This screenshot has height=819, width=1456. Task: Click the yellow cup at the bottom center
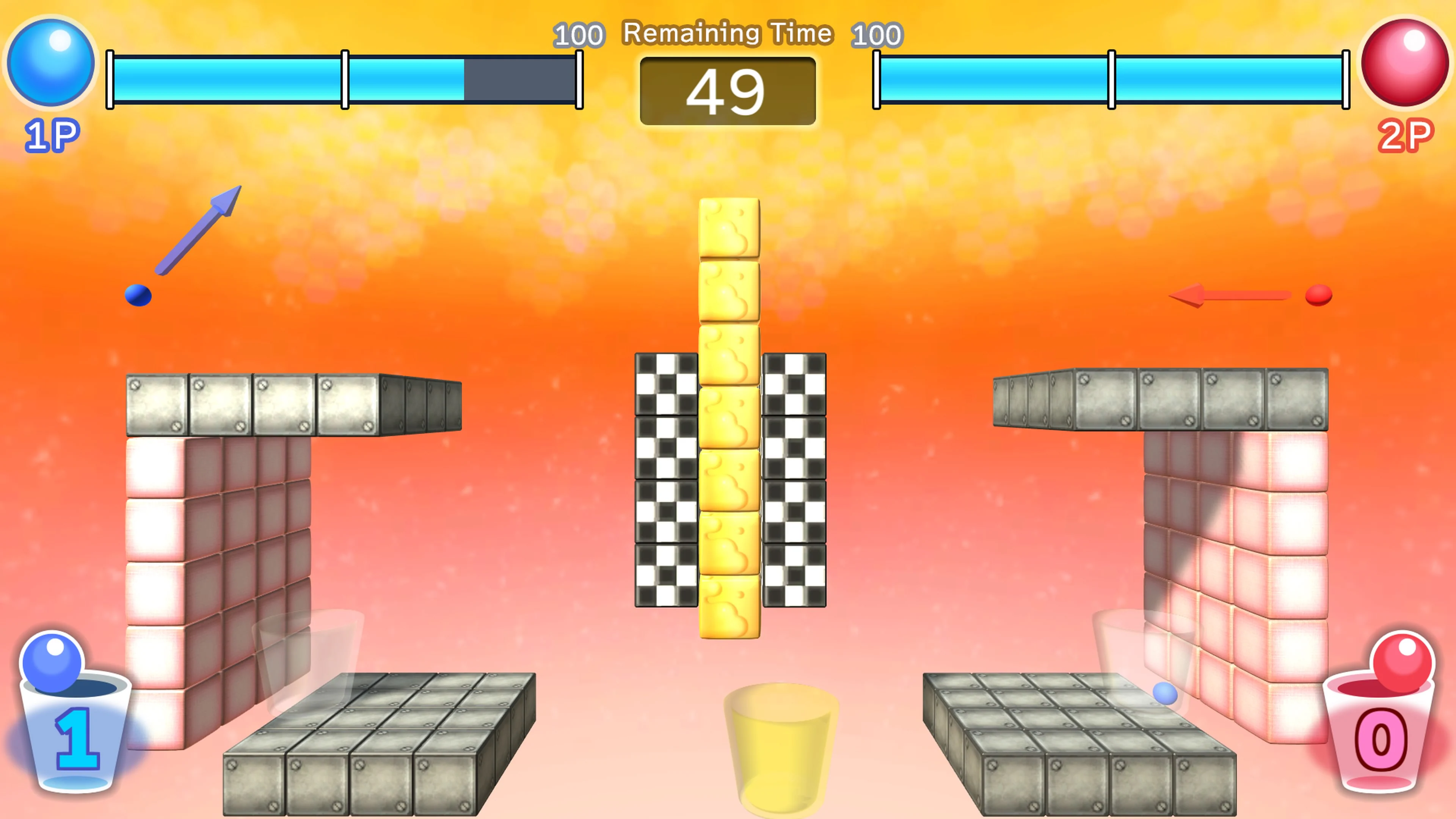[780, 746]
